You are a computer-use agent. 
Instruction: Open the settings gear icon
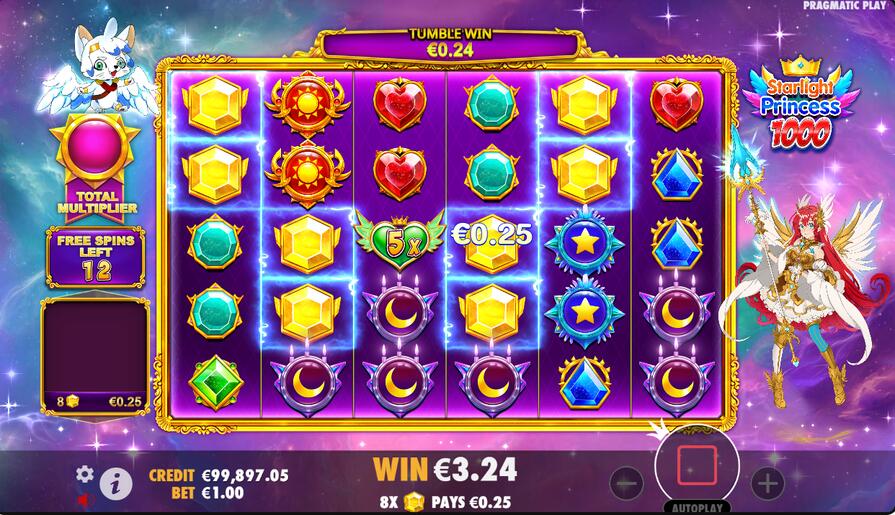coord(85,474)
